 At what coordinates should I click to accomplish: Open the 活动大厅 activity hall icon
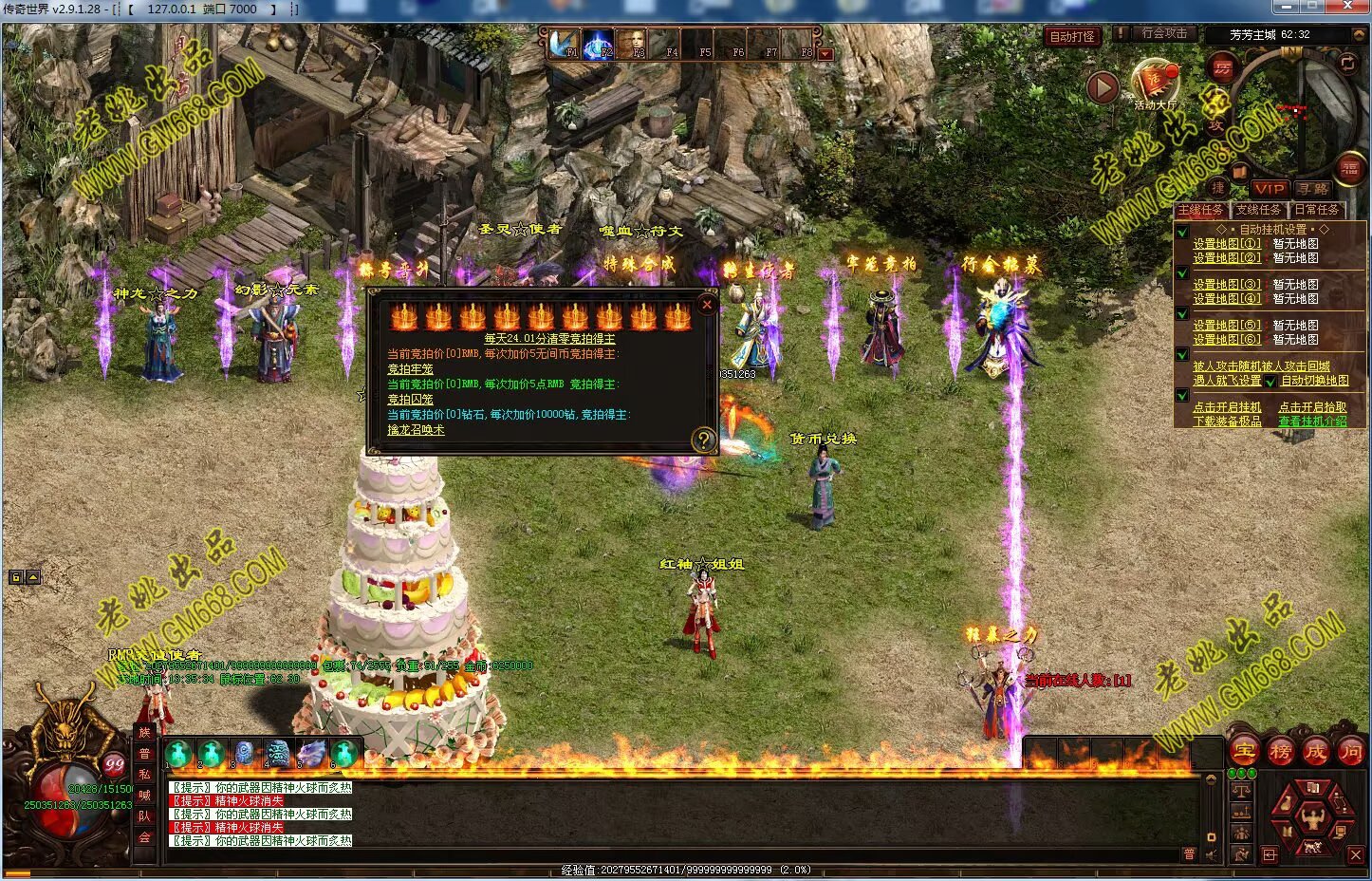pos(1155,82)
